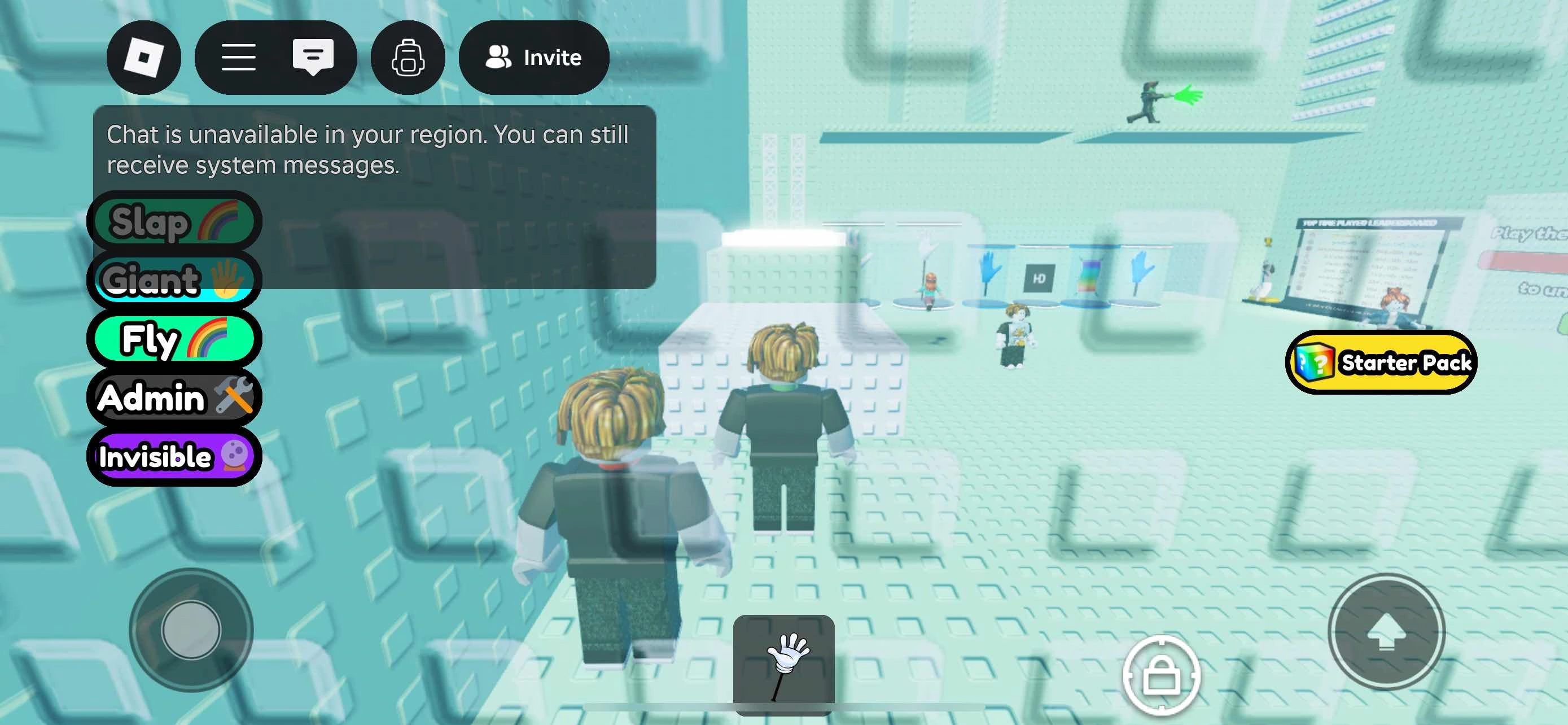Open the Admin tools button
The image size is (1568, 725).
175,398
